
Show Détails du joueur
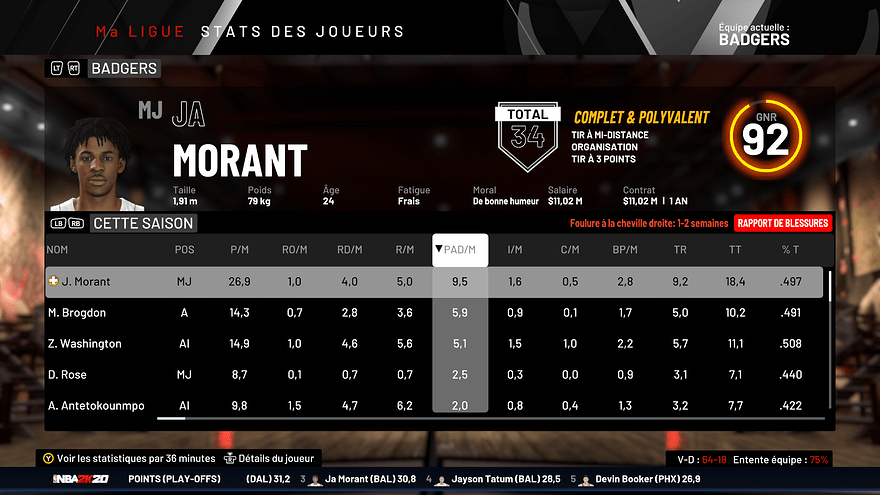tap(271, 458)
